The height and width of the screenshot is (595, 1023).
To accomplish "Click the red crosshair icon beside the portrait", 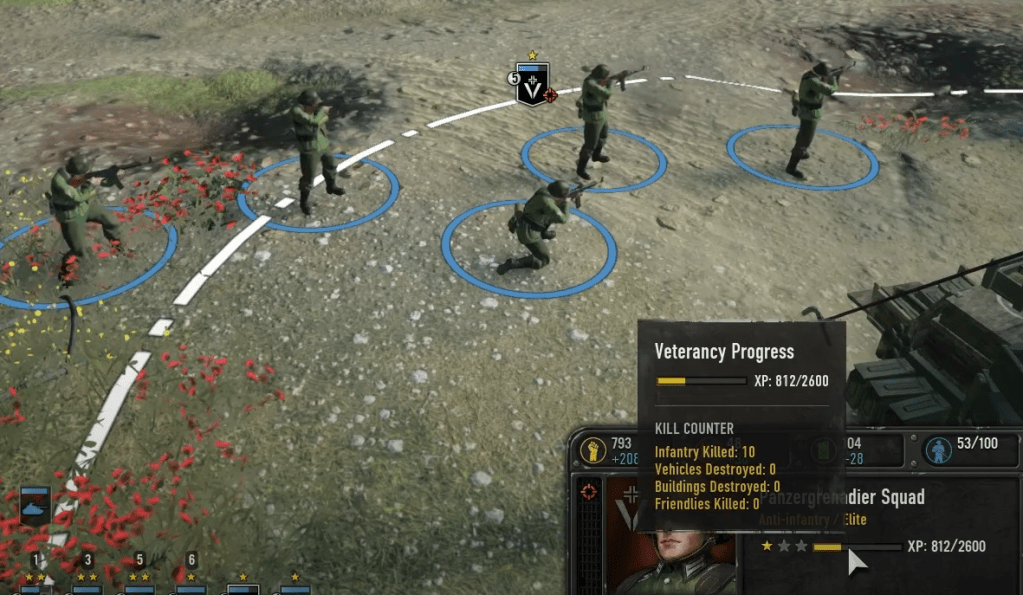I will pos(591,492).
